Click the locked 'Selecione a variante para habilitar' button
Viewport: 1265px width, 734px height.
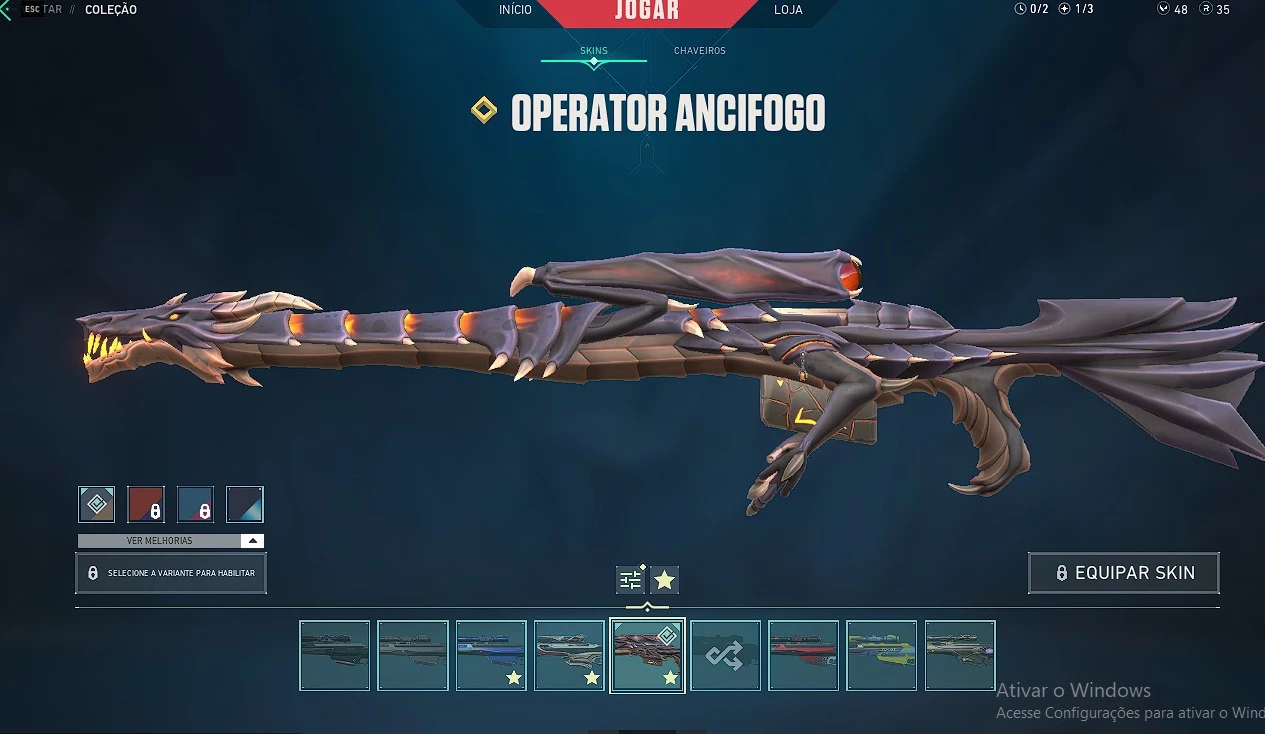[171, 573]
